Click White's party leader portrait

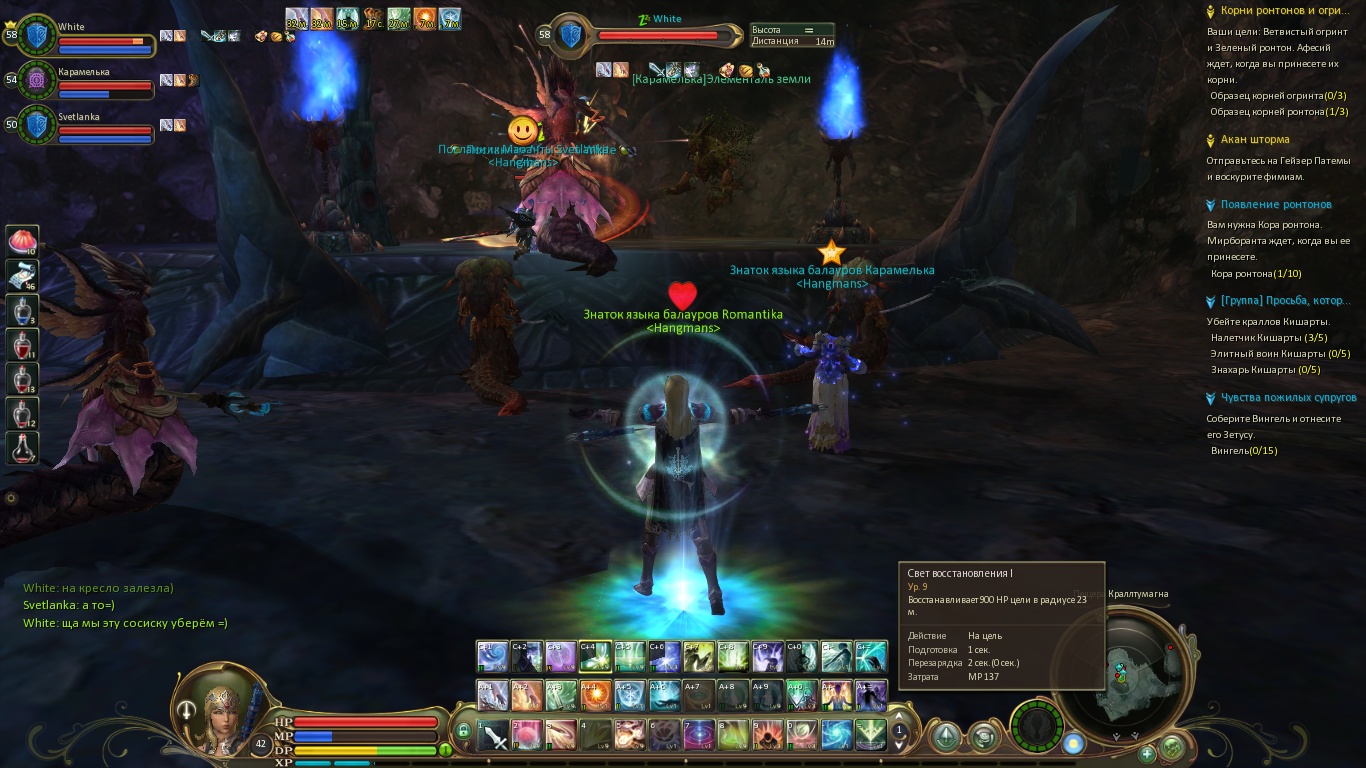tap(38, 35)
